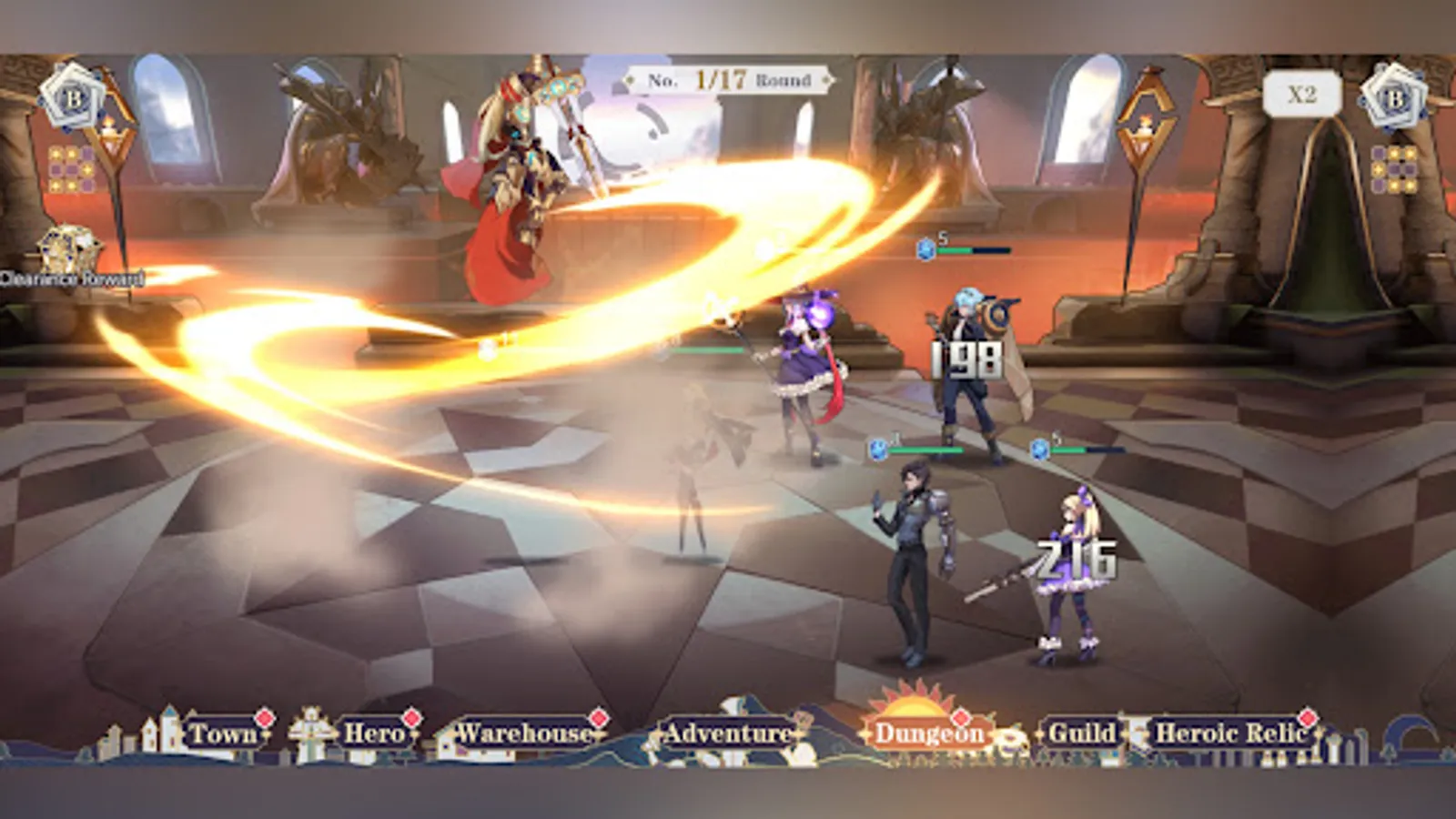Open the Town menu
The image size is (1456, 819).
tap(224, 731)
